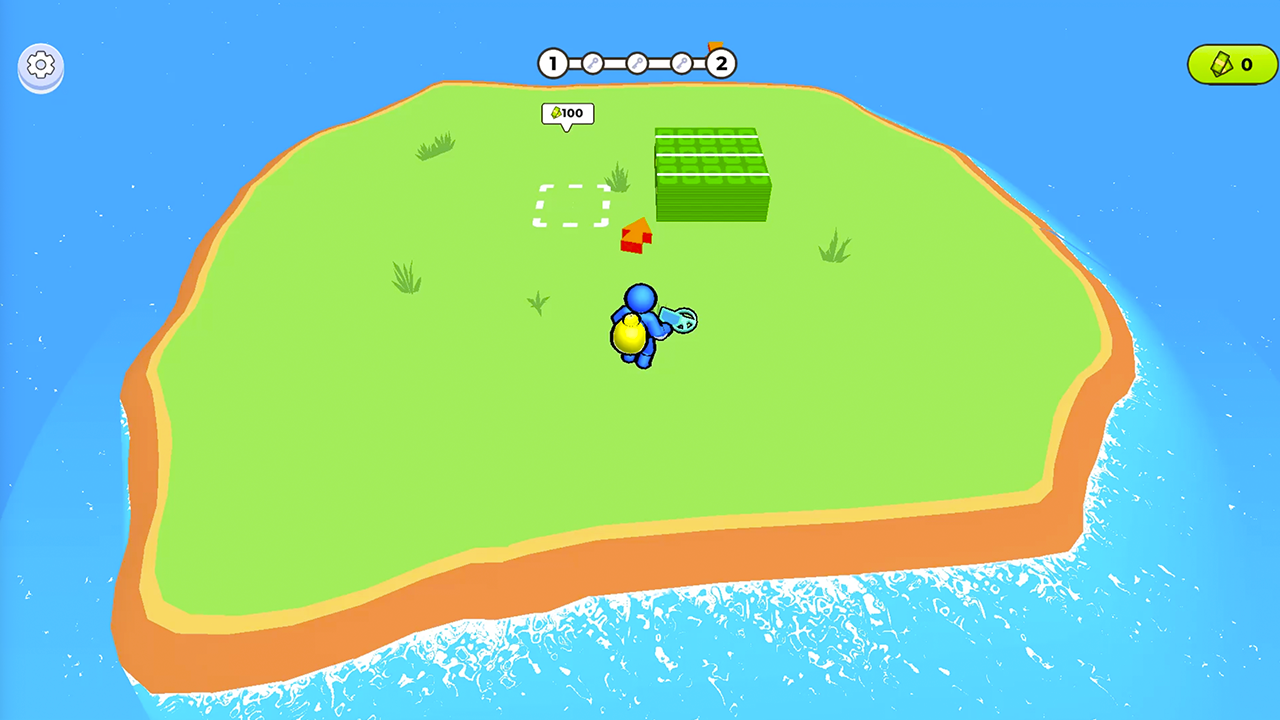Click the green money counter badge
The width and height of the screenshot is (1280, 720).
pyautogui.click(x=1231, y=64)
